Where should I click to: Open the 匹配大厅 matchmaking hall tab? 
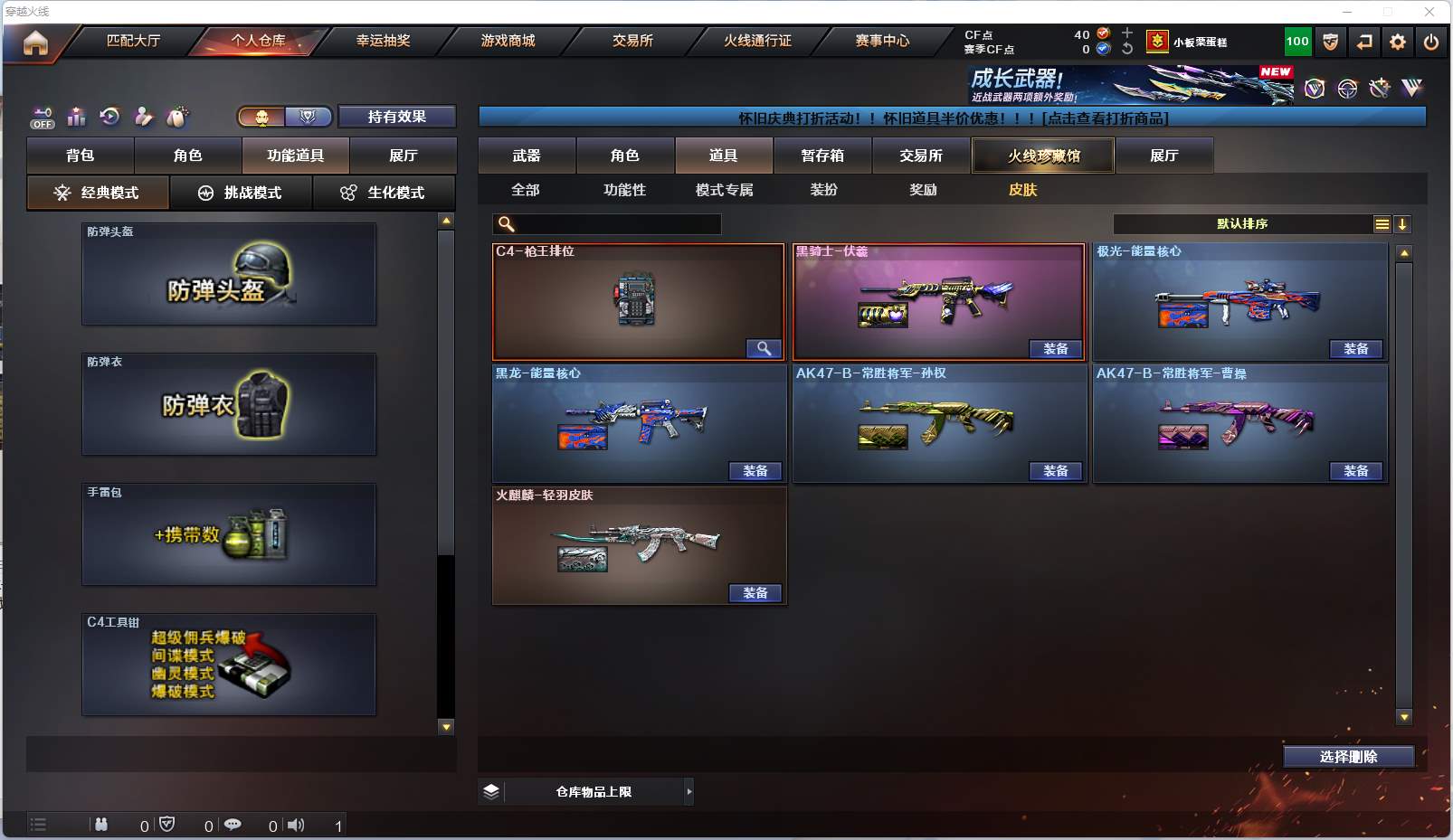(133, 41)
